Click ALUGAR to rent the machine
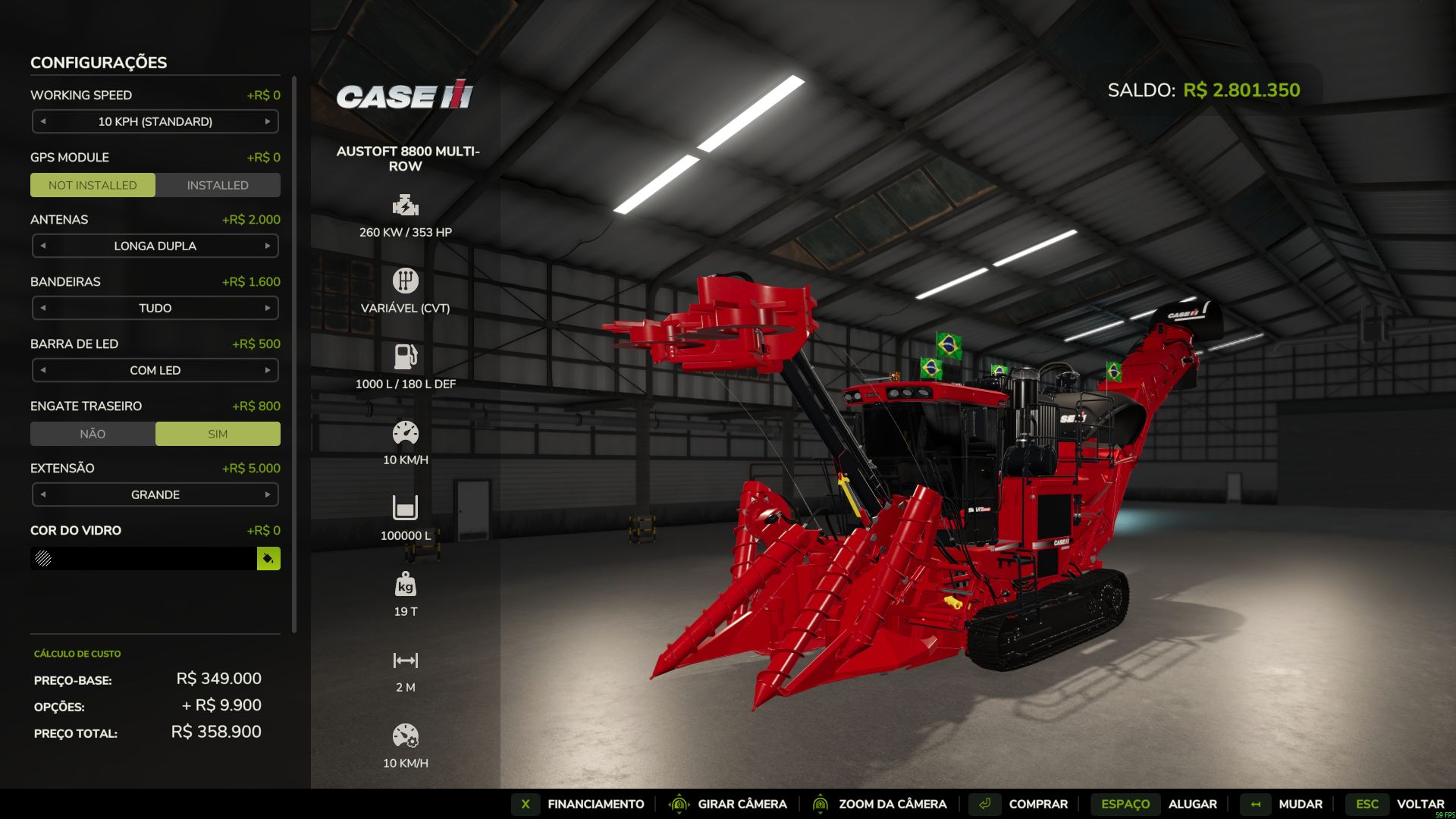This screenshot has width=1456, height=819. point(1192,804)
